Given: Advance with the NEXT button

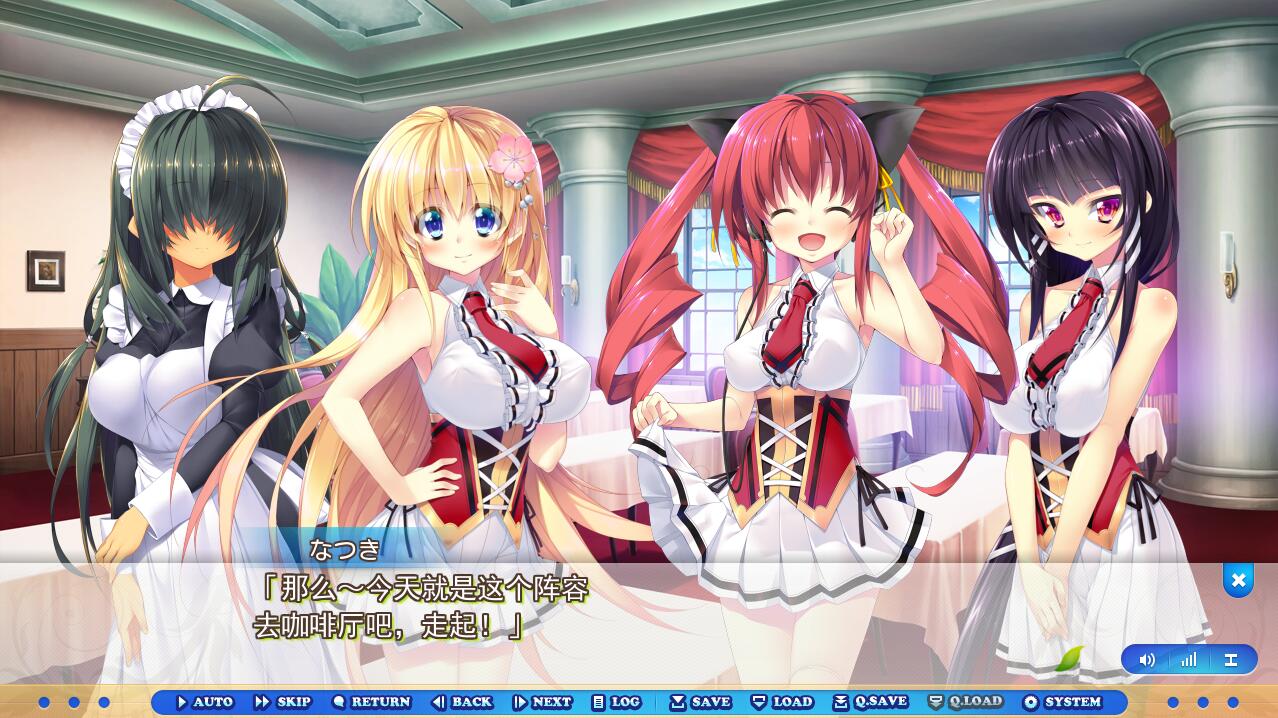Looking at the screenshot, I should [542, 702].
